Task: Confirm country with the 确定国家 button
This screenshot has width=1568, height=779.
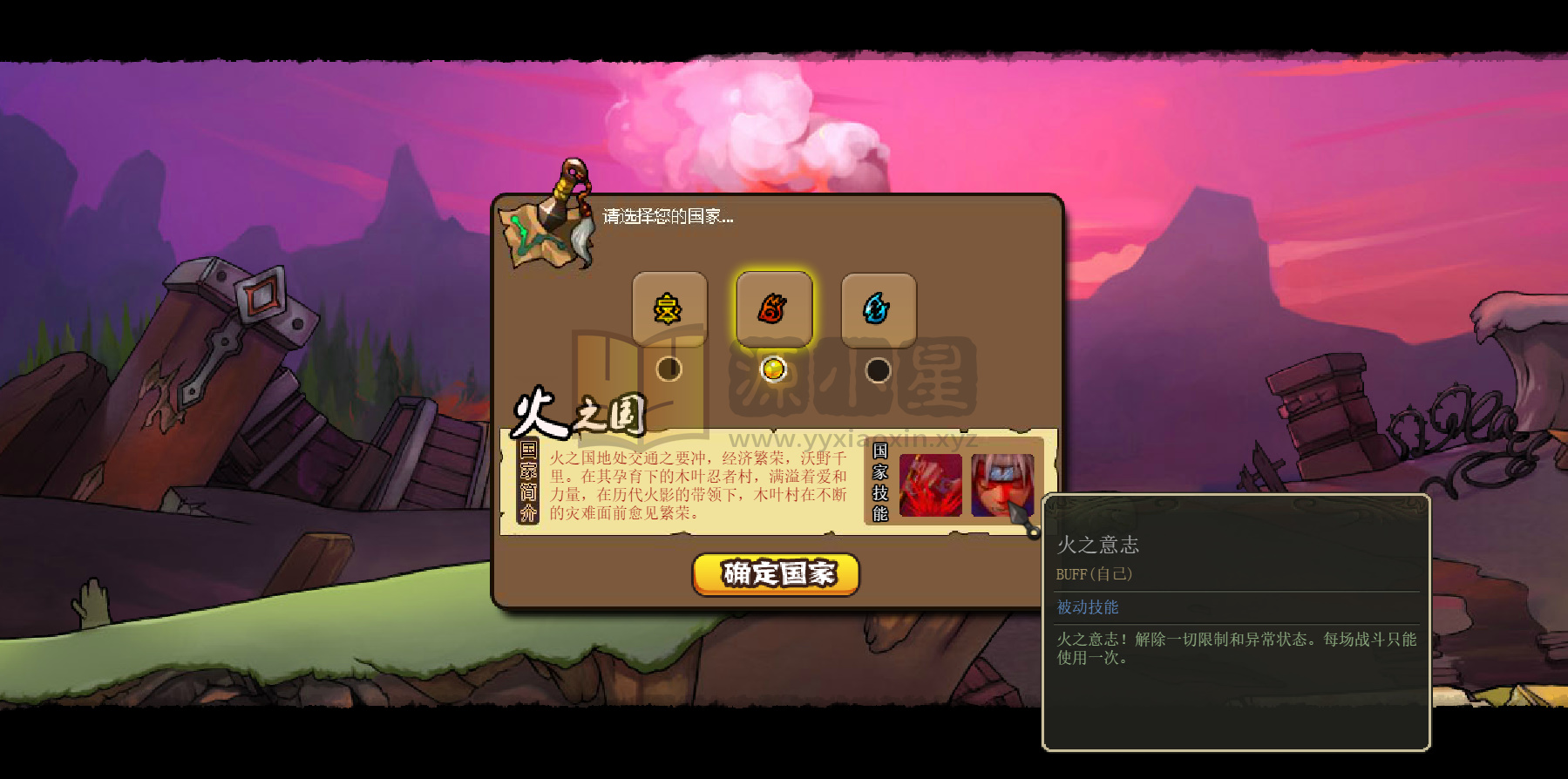Action: (776, 574)
